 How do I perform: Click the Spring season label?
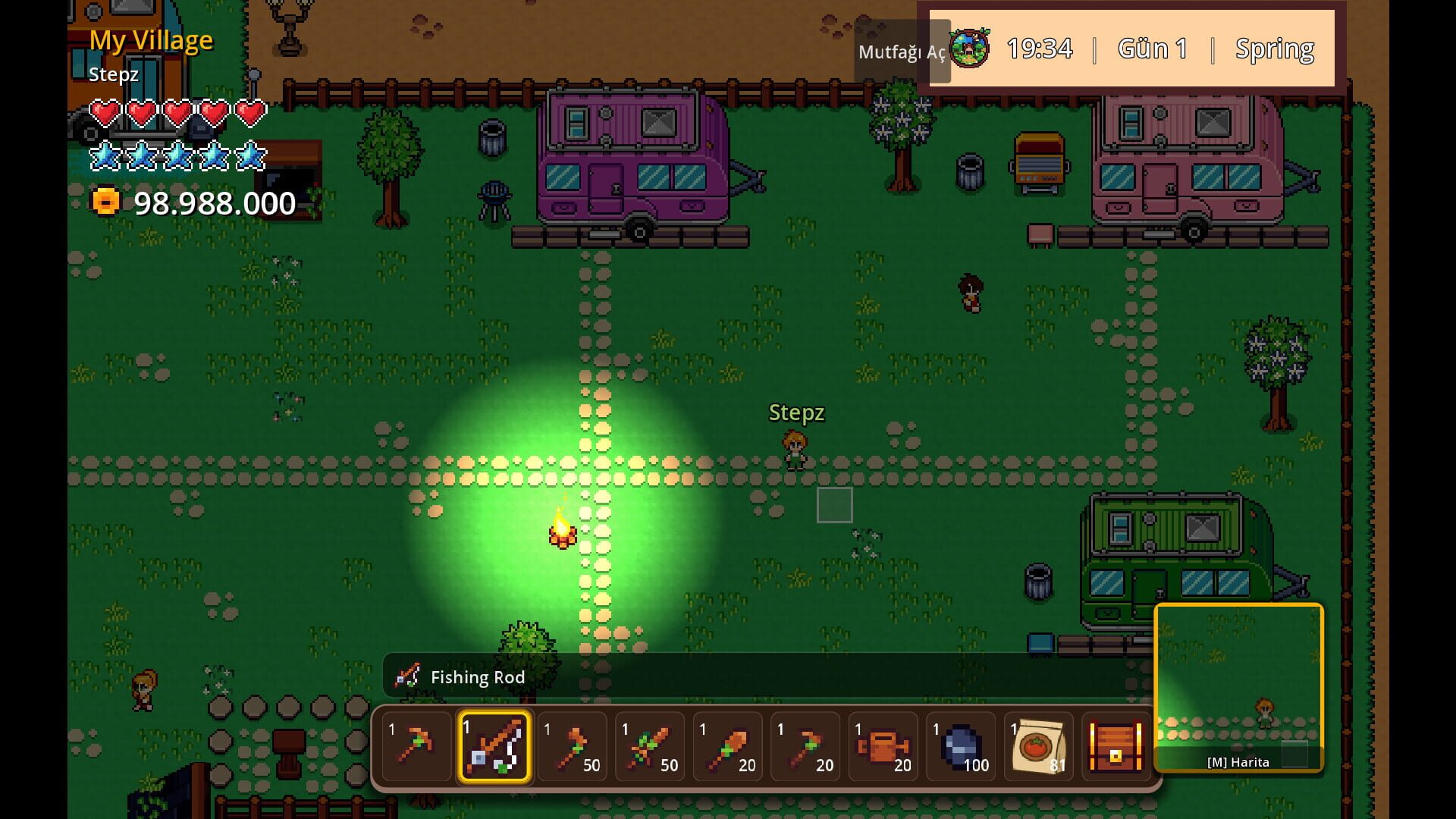coord(1275,48)
